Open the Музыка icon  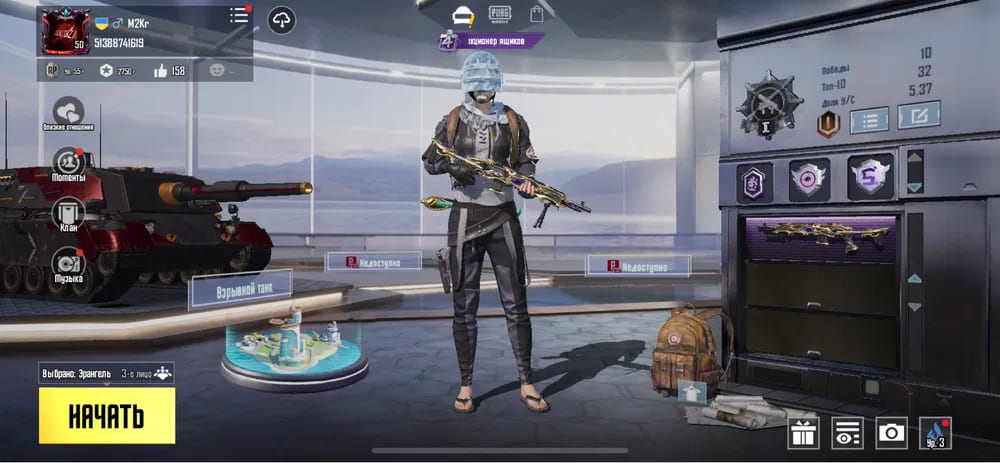(68, 263)
